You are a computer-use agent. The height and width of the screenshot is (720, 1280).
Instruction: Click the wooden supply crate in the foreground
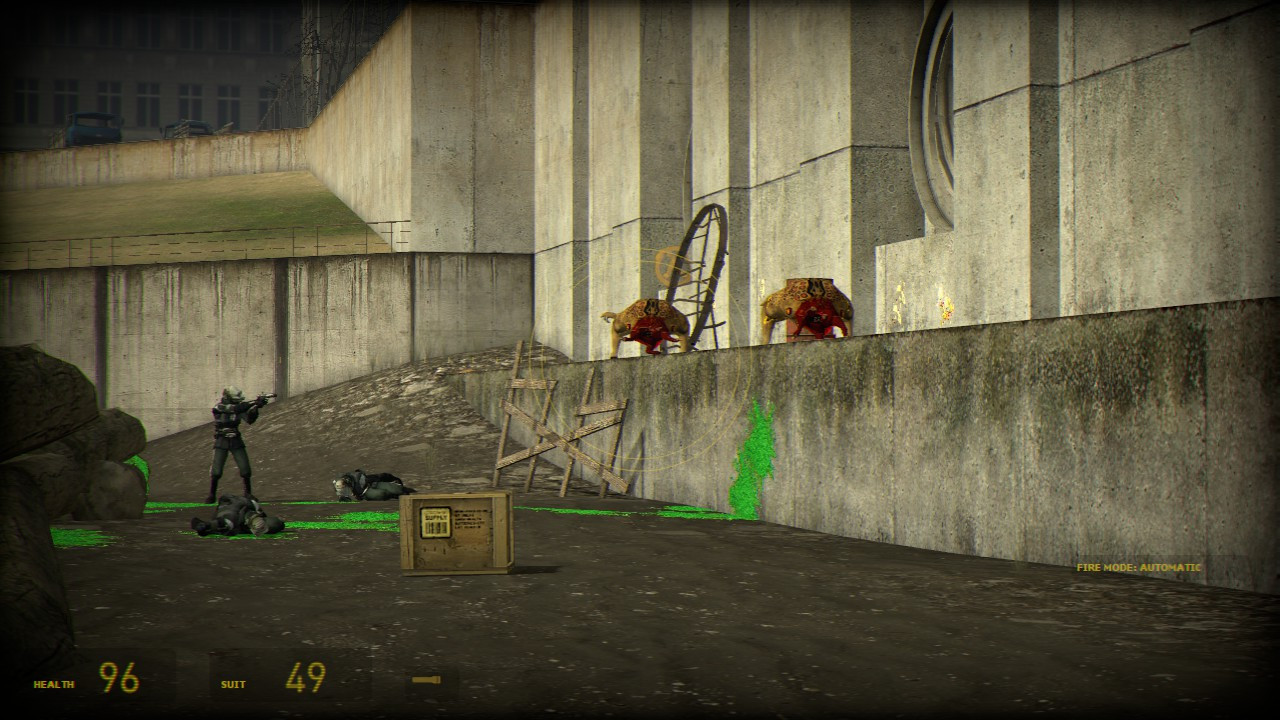pos(455,535)
